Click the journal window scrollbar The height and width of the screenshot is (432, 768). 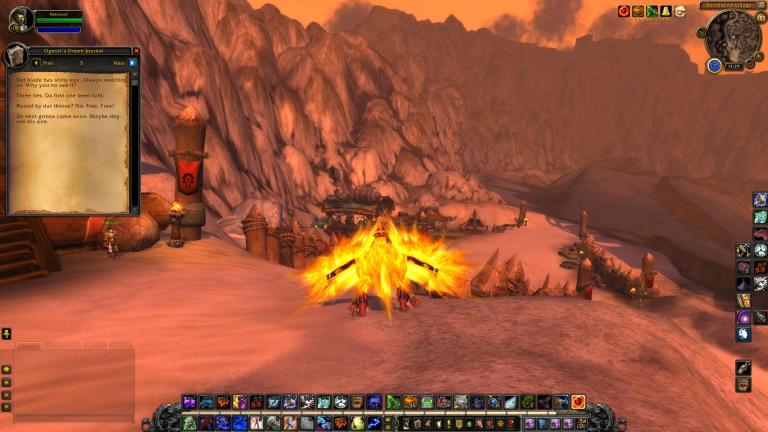(x=134, y=140)
